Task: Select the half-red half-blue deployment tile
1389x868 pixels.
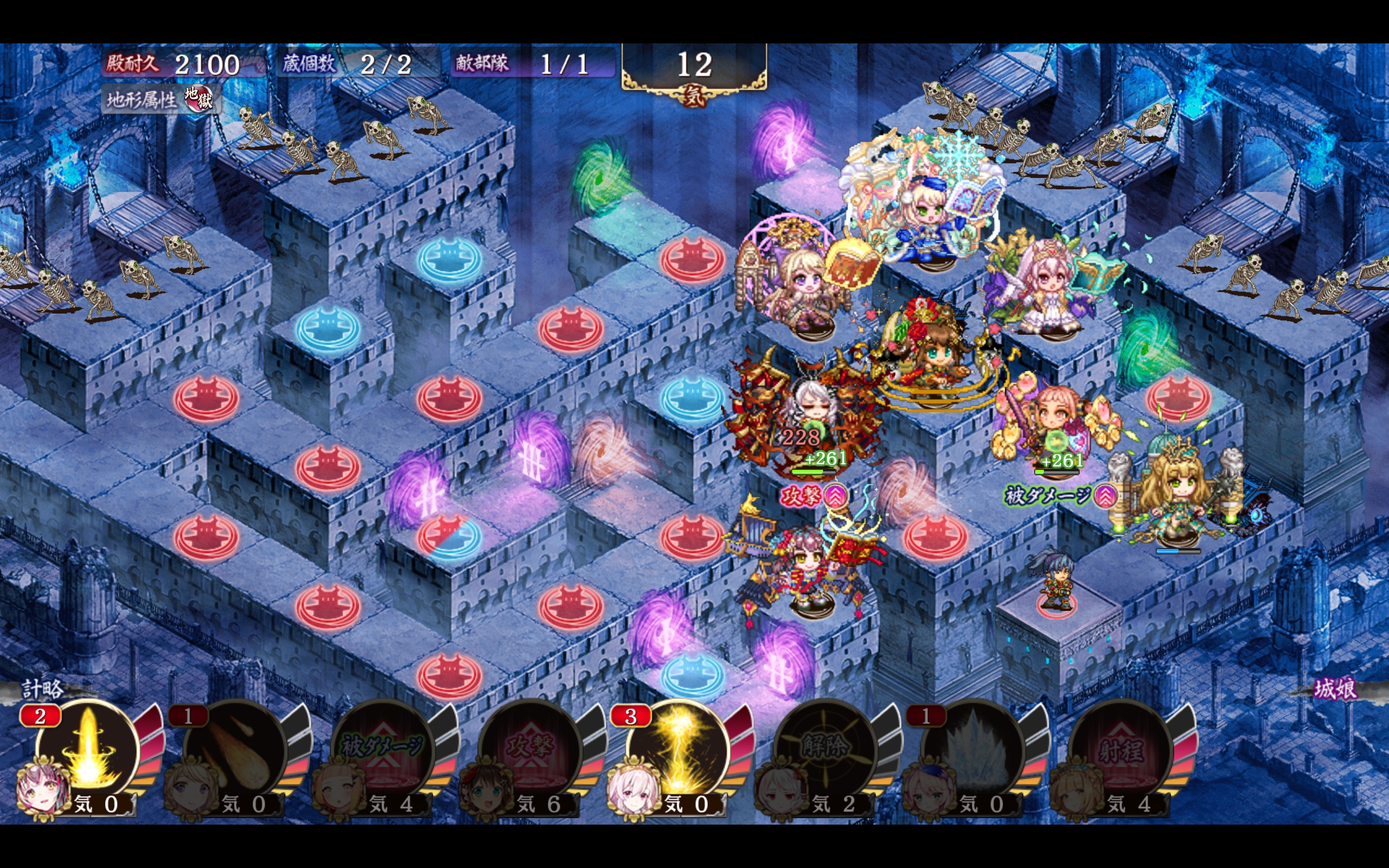Action: point(449,536)
